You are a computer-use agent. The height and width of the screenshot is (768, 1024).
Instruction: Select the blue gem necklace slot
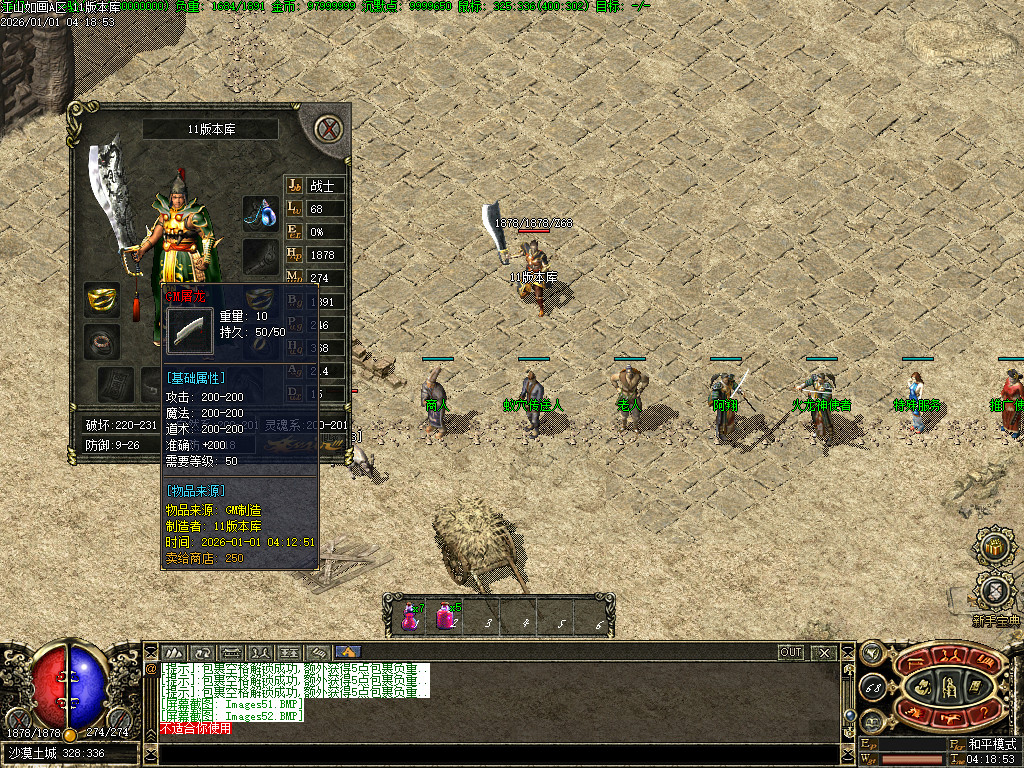tap(261, 214)
